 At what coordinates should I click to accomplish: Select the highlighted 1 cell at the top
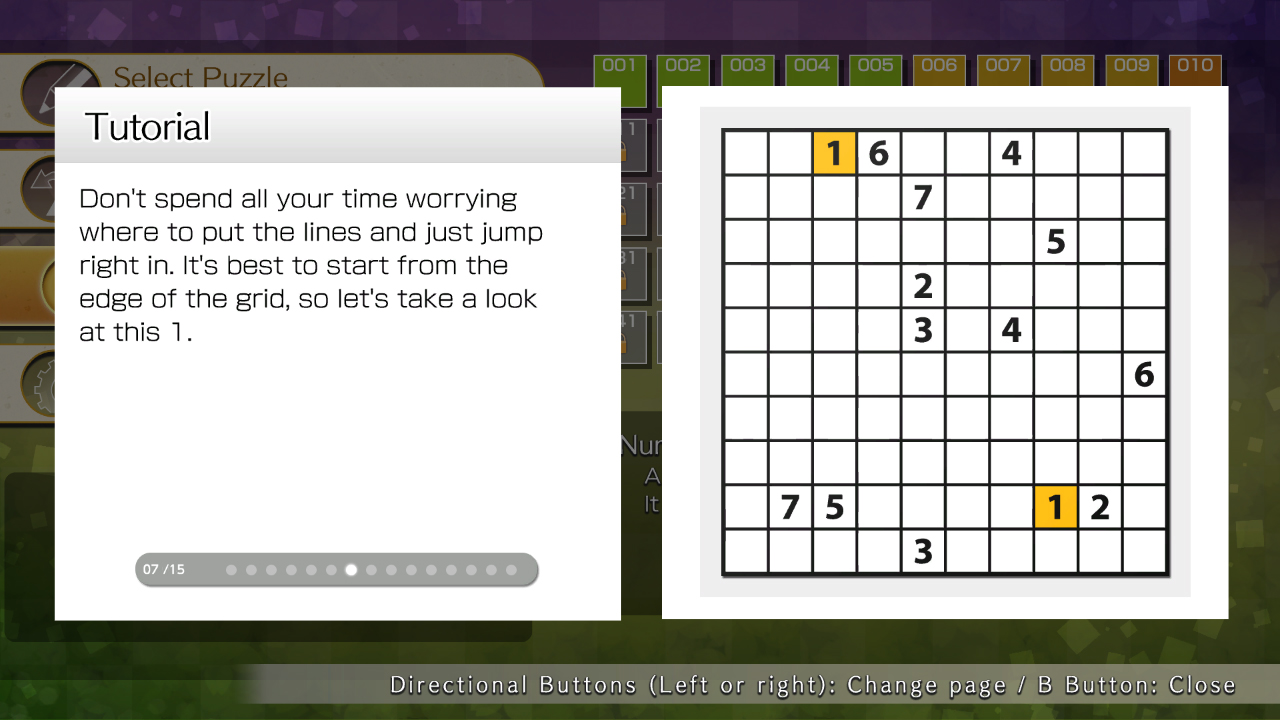835,154
